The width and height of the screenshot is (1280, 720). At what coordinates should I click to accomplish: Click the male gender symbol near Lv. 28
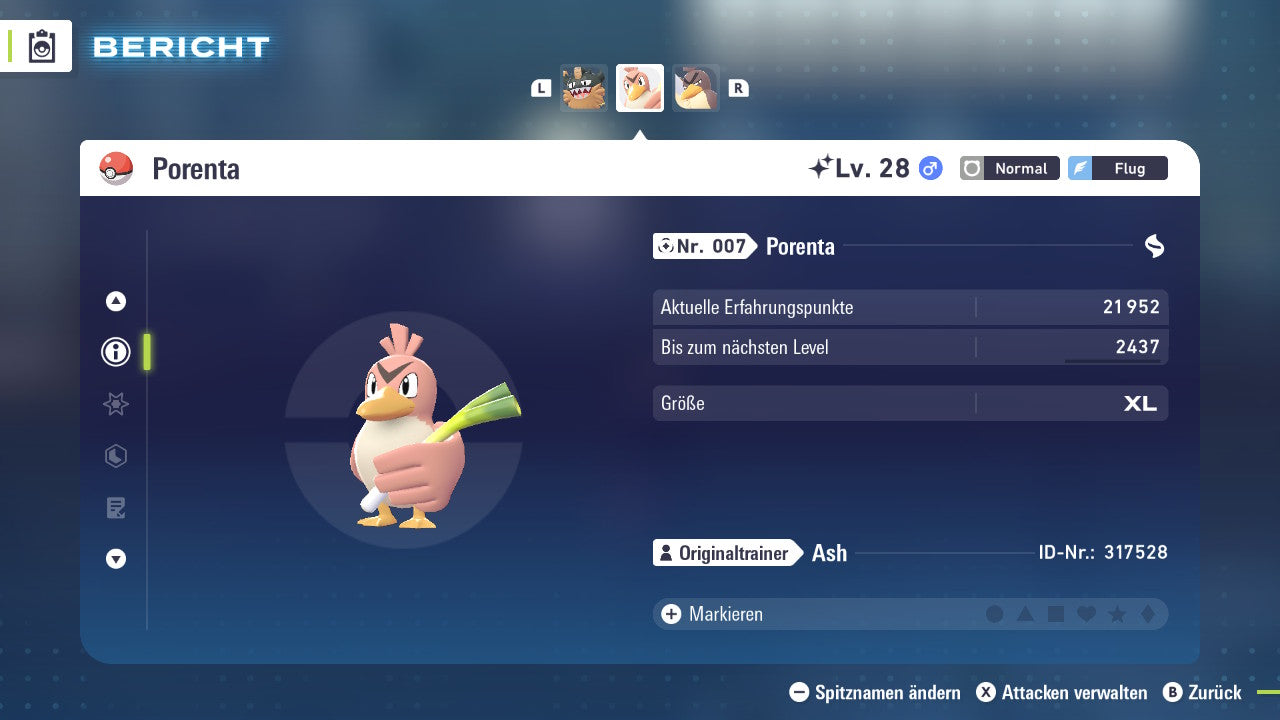click(929, 168)
